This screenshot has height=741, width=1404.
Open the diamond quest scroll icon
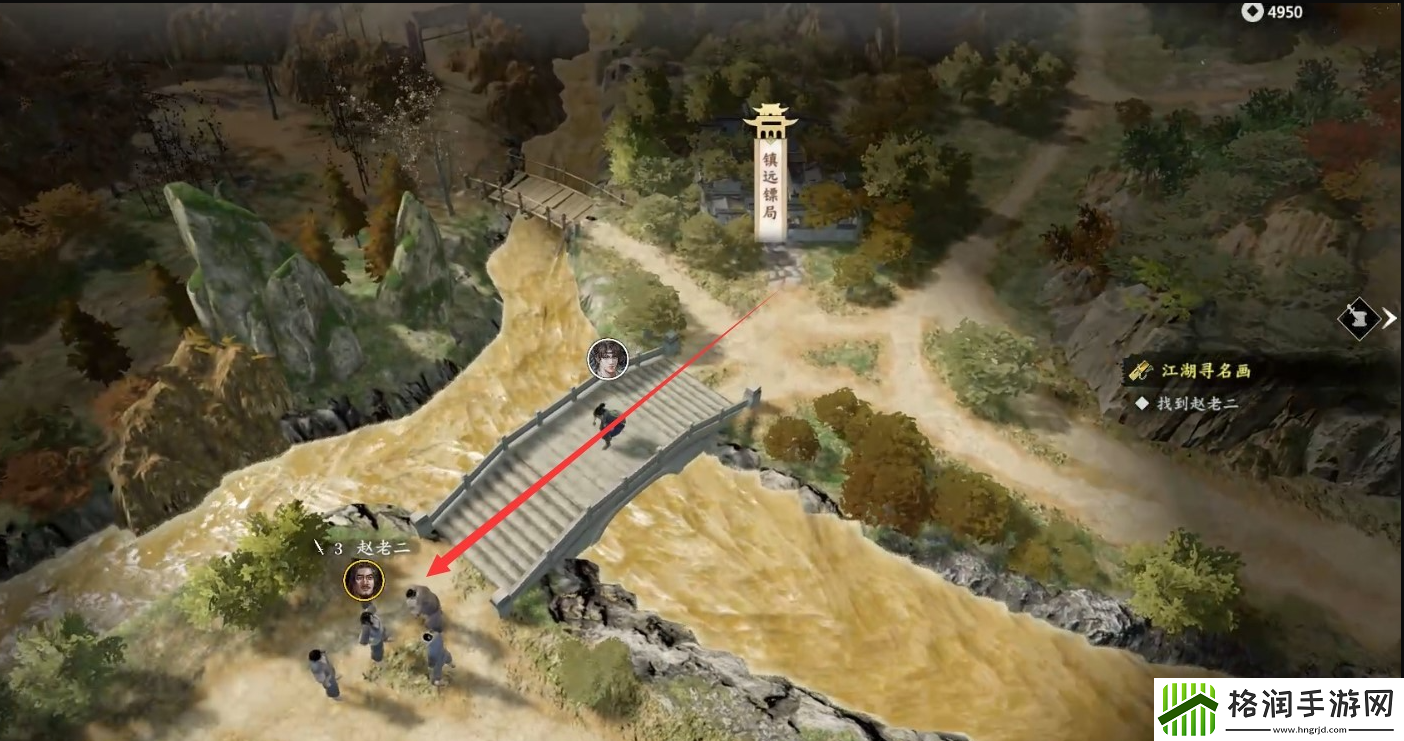1358,320
